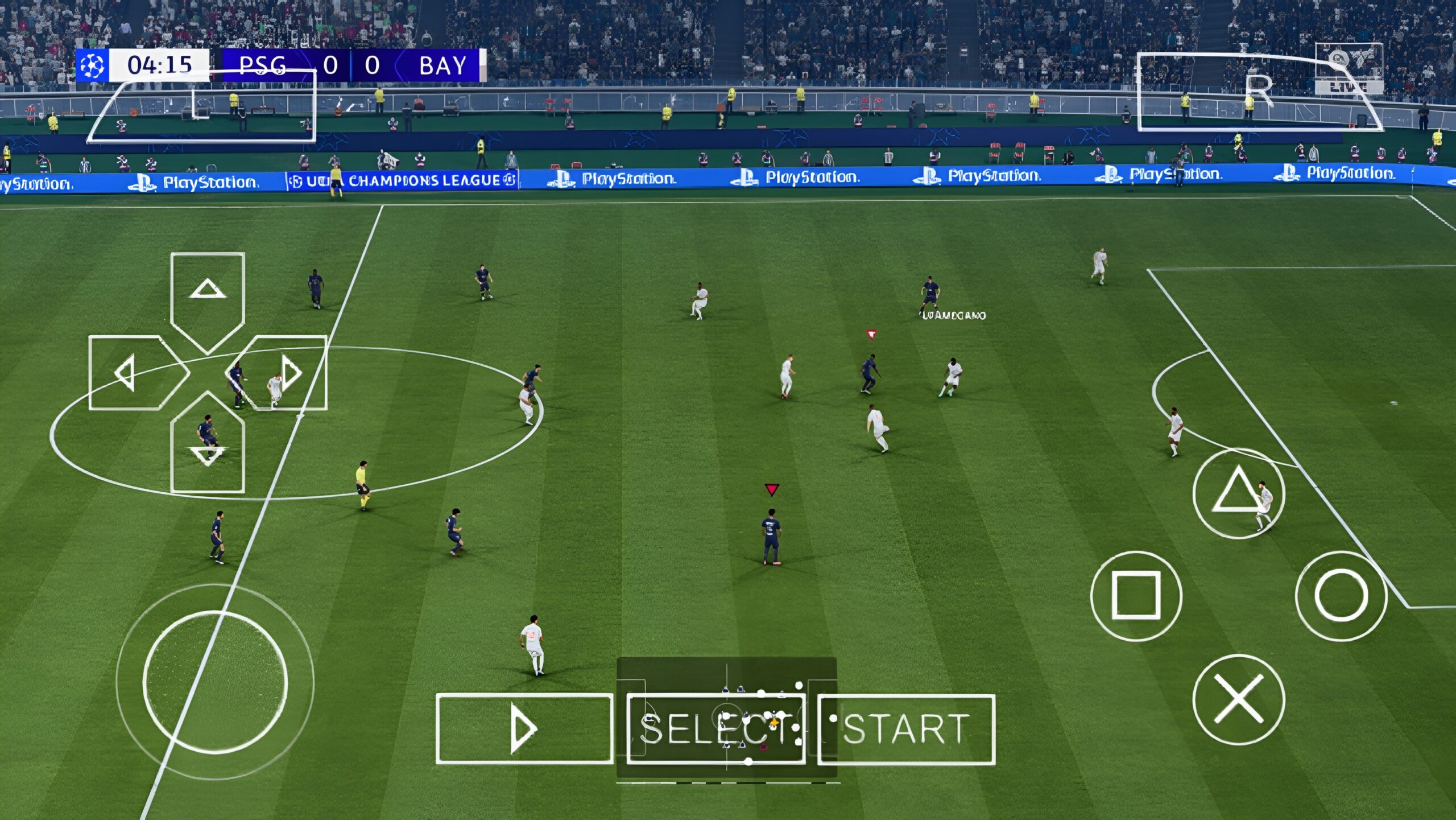Screen dimensions: 1456x820
Task: Tap the on-screen square button
Action: (x=1136, y=595)
